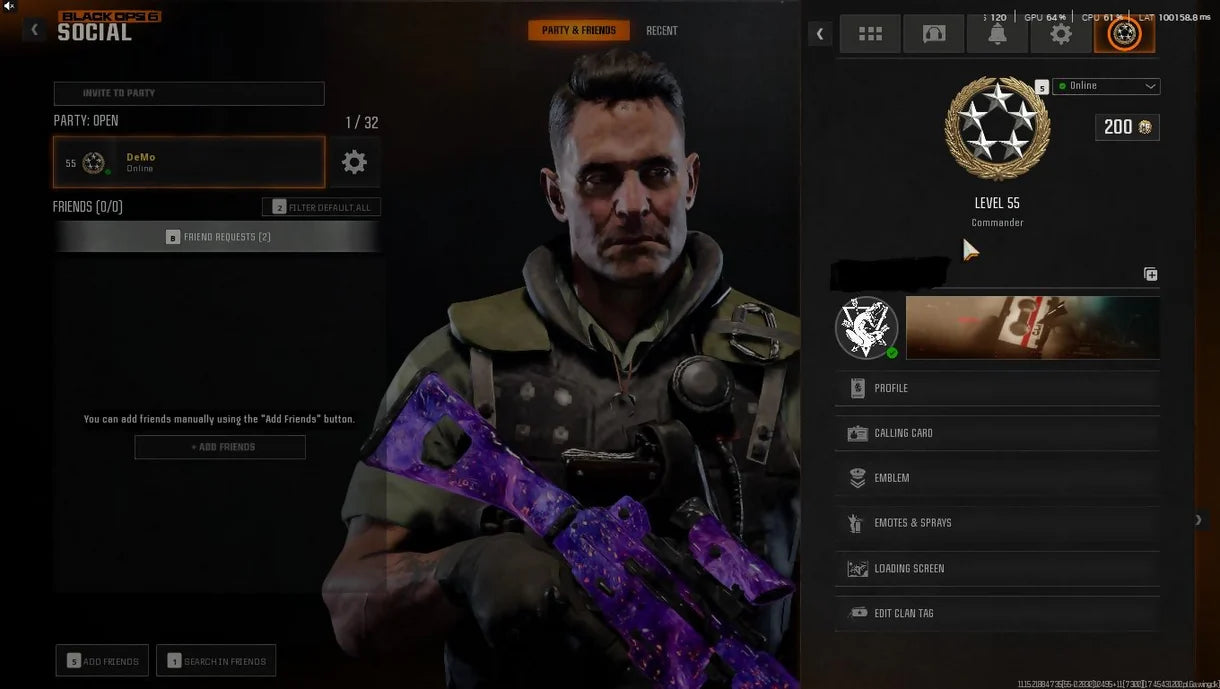The height and width of the screenshot is (689, 1220).
Task: Open the notifications bell
Action: pyautogui.click(x=997, y=34)
